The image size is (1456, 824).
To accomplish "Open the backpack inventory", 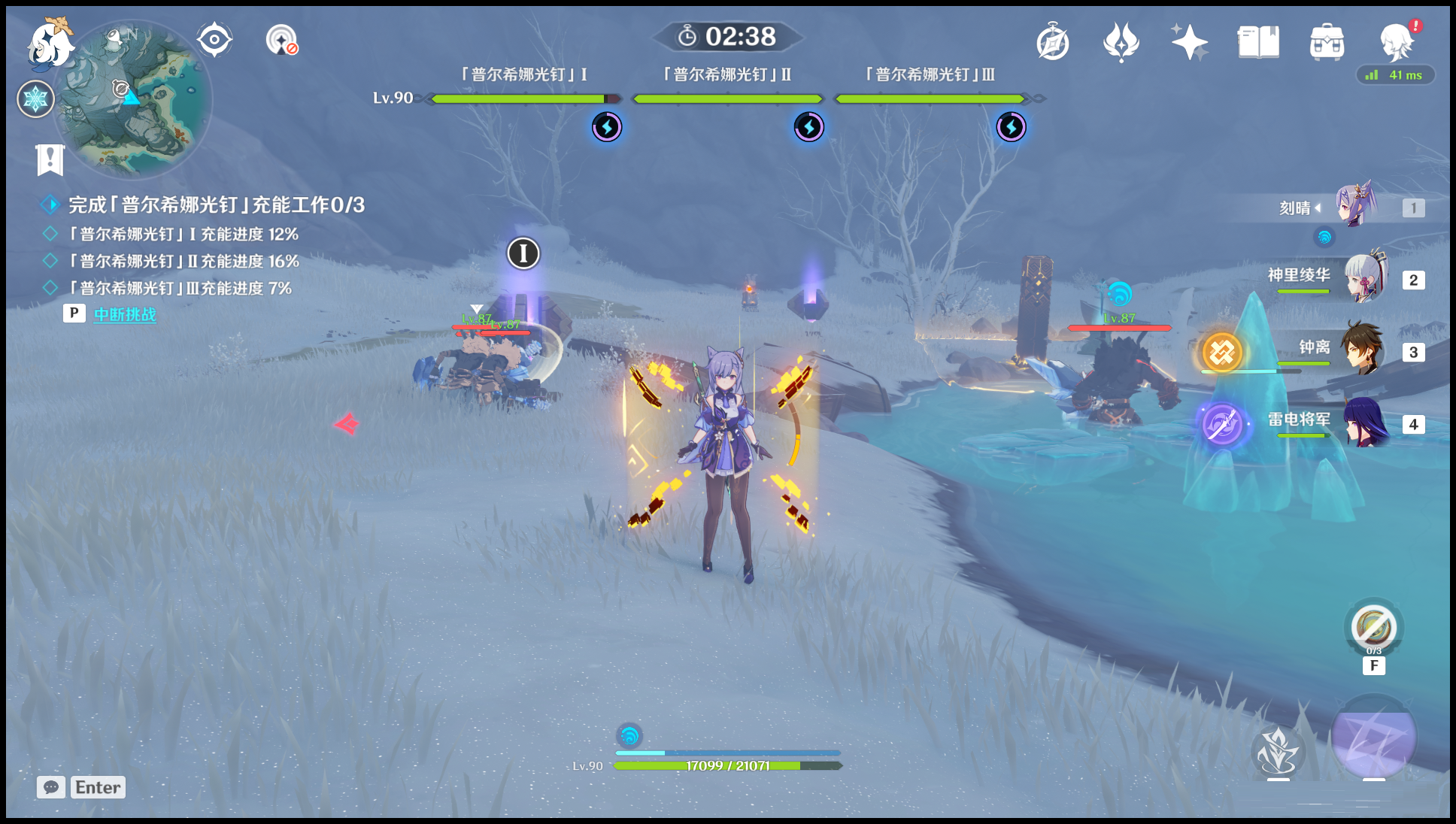I will click(1327, 42).
